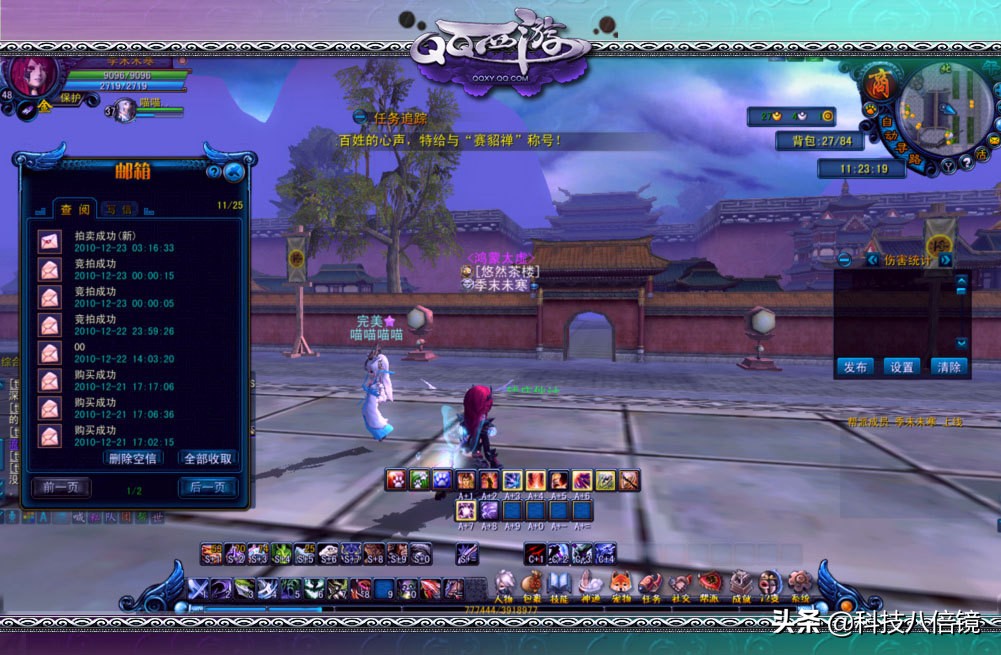Image resolution: width=1001 pixels, height=655 pixels.
Task: Collect all mail with 全部收取
Action: pyautogui.click(x=208, y=458)
